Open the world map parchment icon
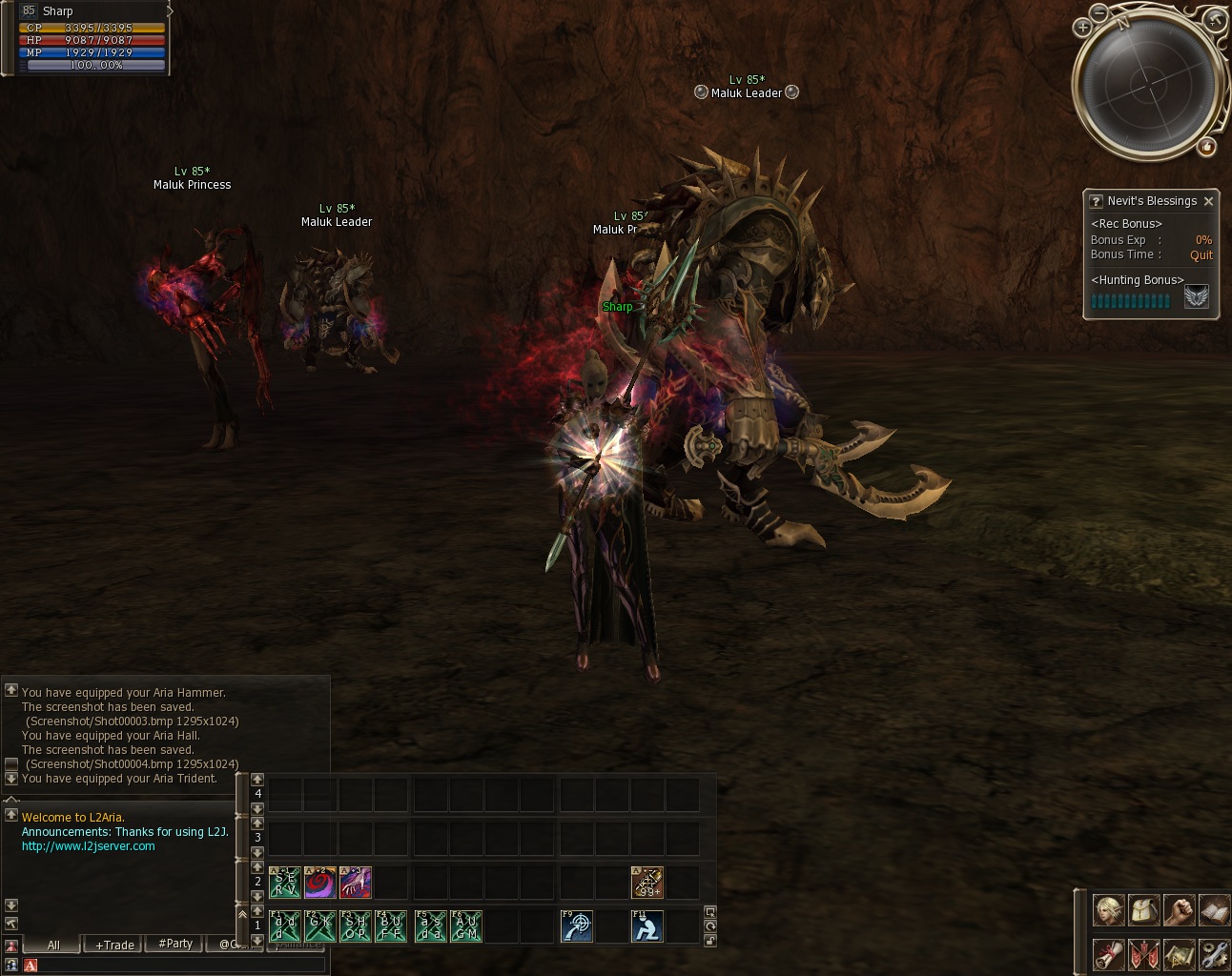 1179,953
